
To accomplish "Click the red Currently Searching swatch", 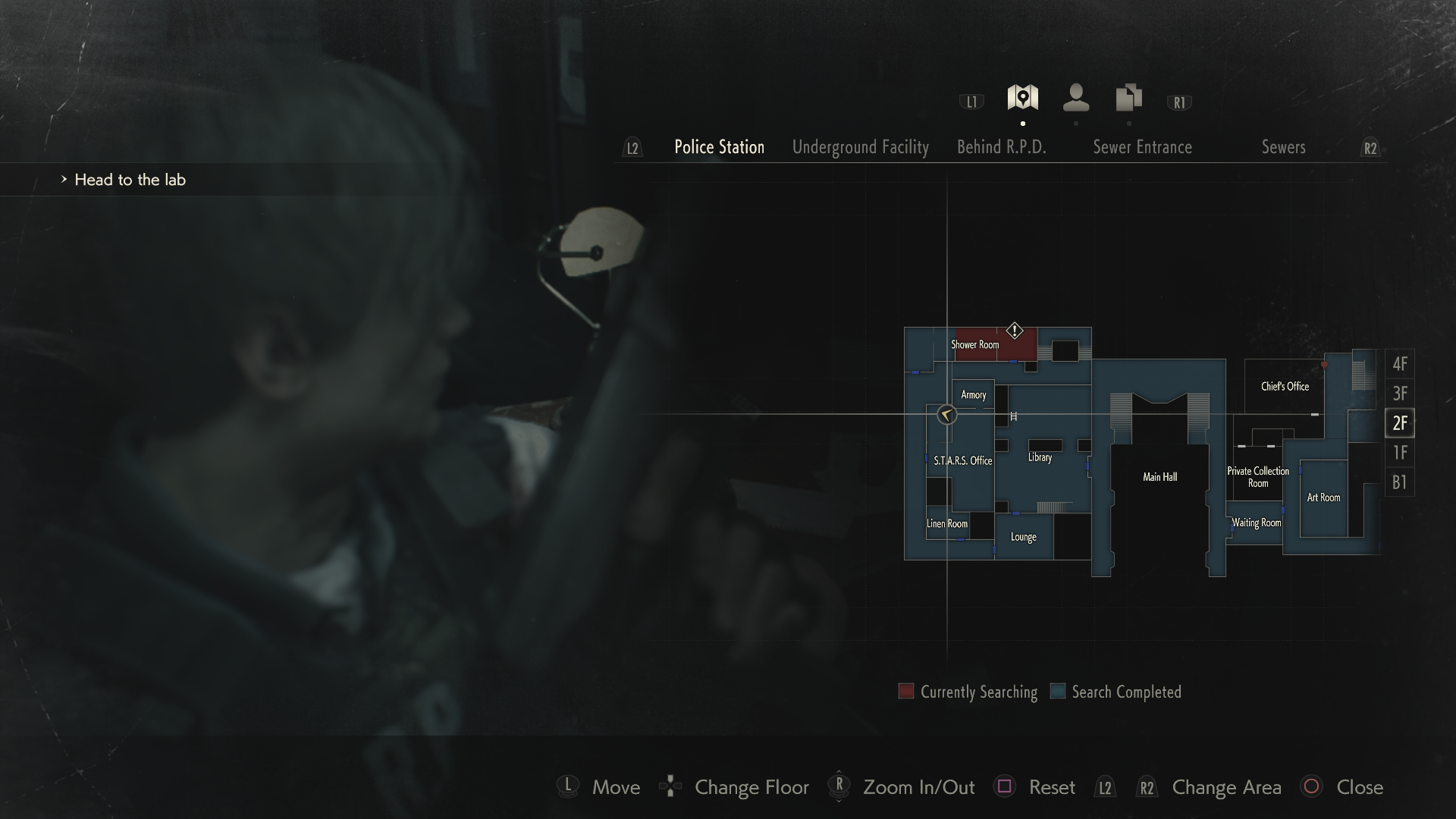I will pyautogui.click(x=905, y=691).
